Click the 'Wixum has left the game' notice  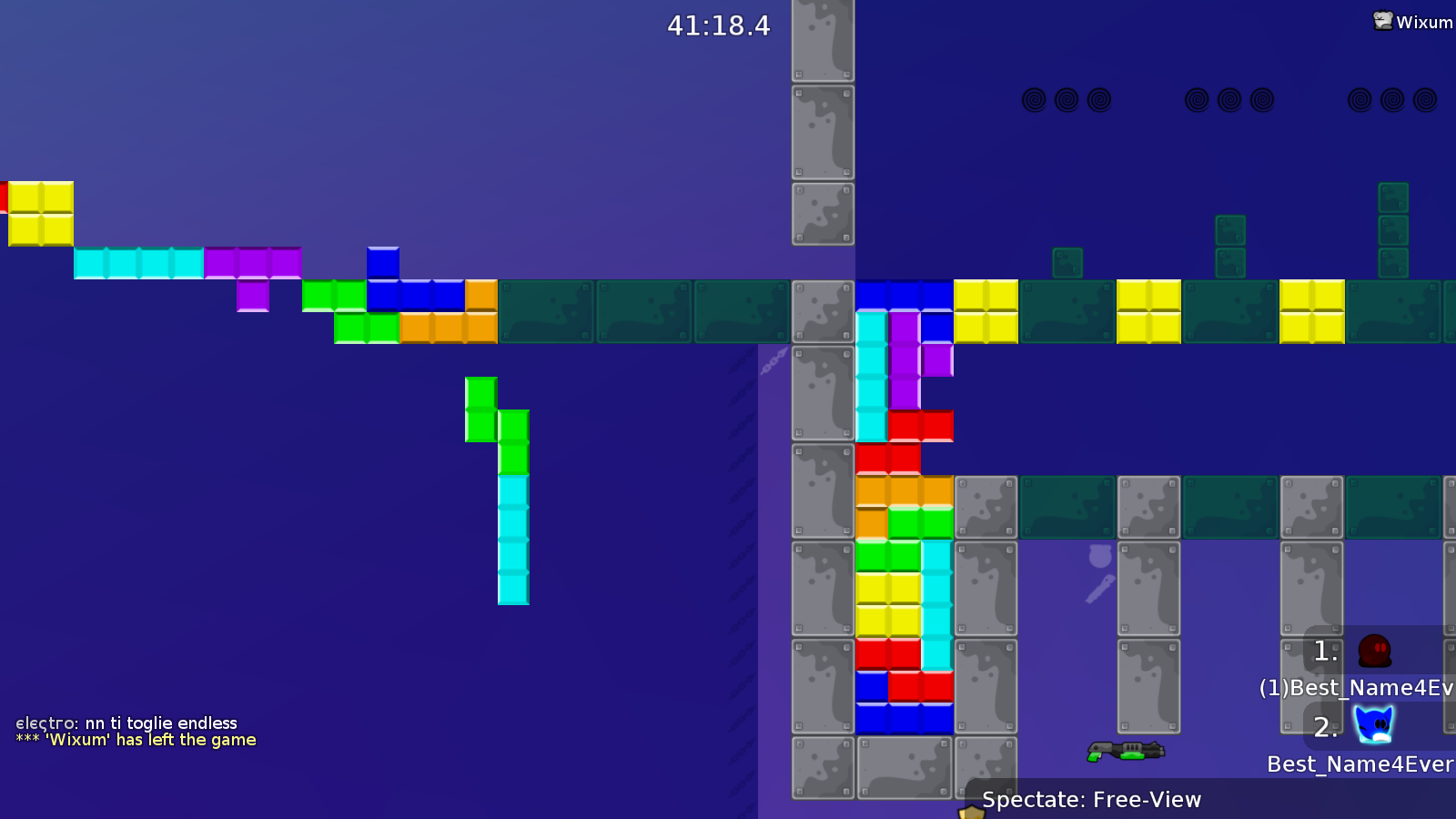(x=136, y=740)
